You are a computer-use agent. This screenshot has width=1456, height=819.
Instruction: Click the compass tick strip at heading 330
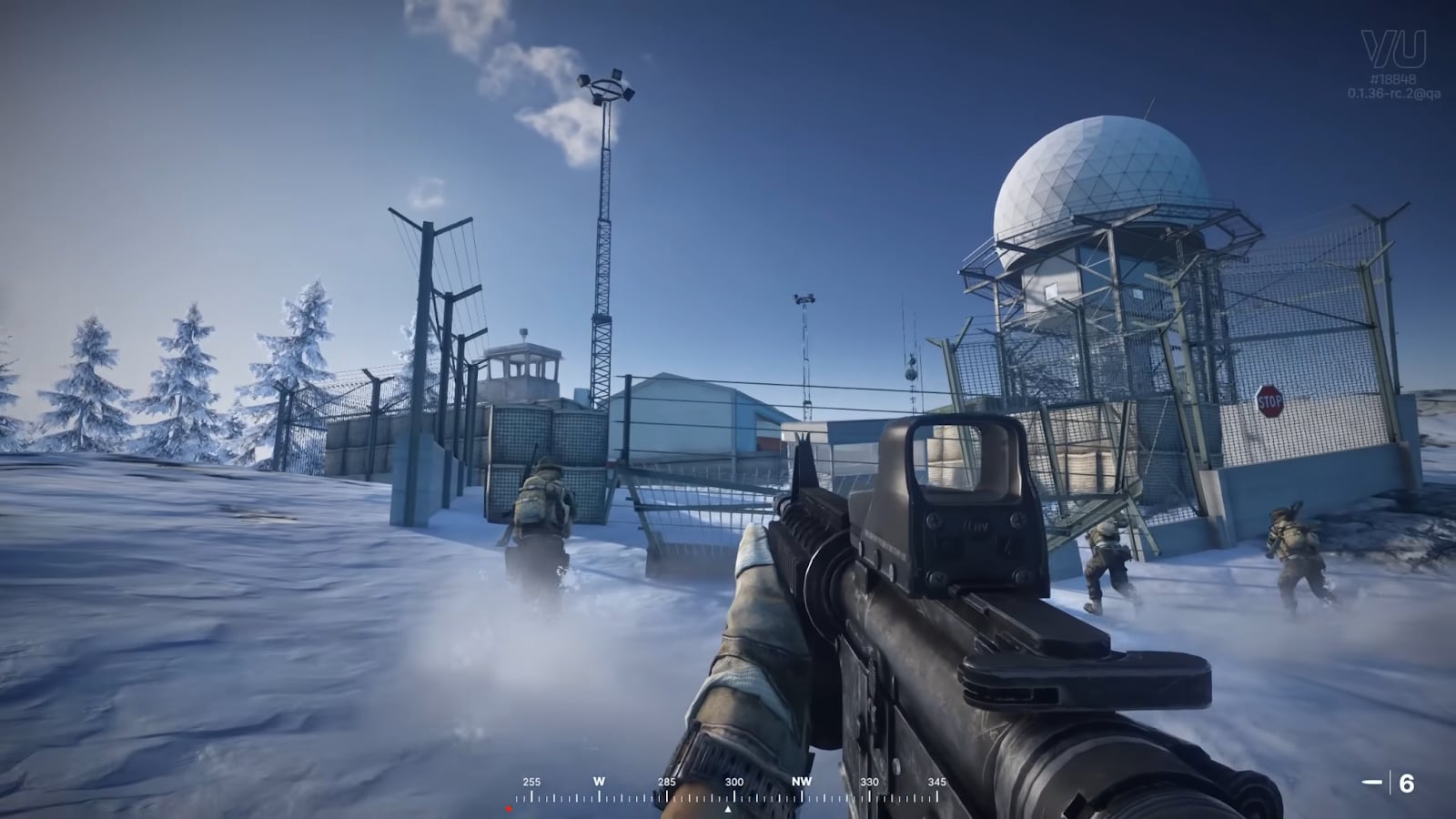(872, 797)
